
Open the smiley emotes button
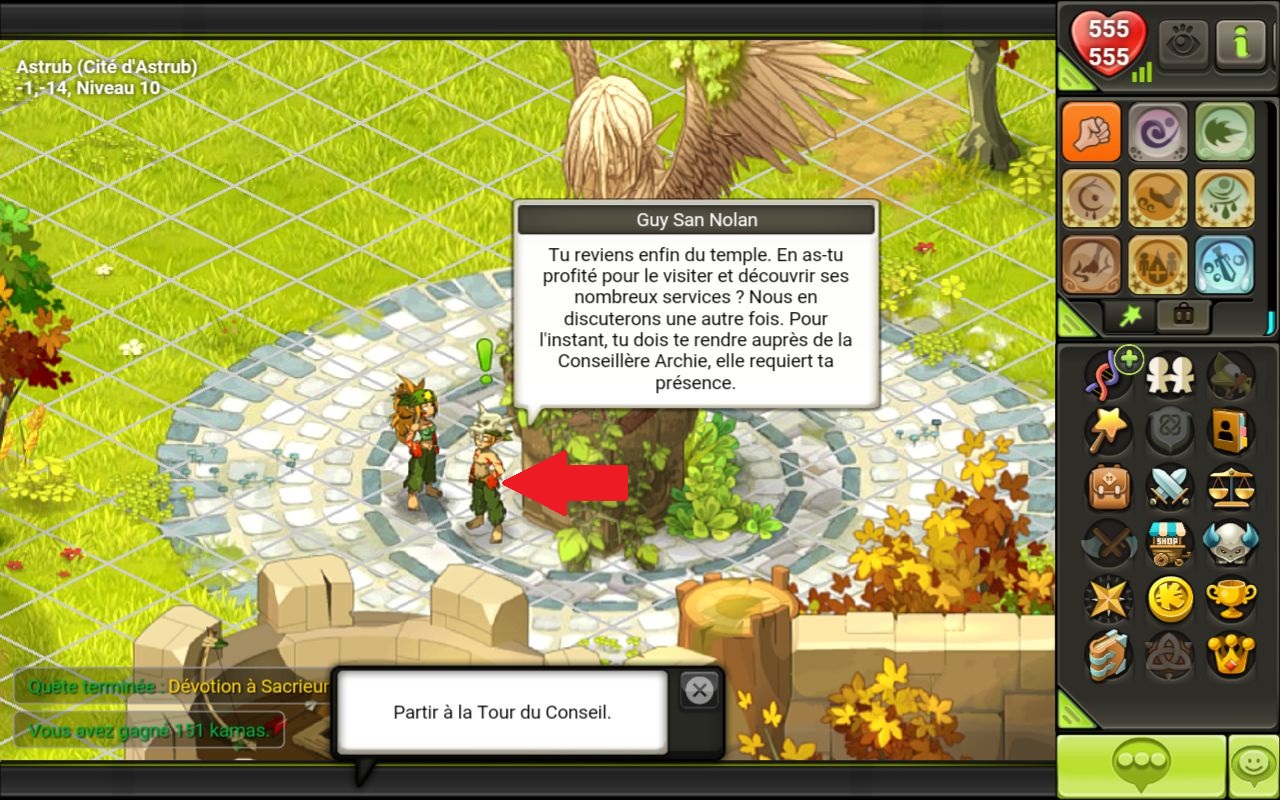[x=1253, y=767]
